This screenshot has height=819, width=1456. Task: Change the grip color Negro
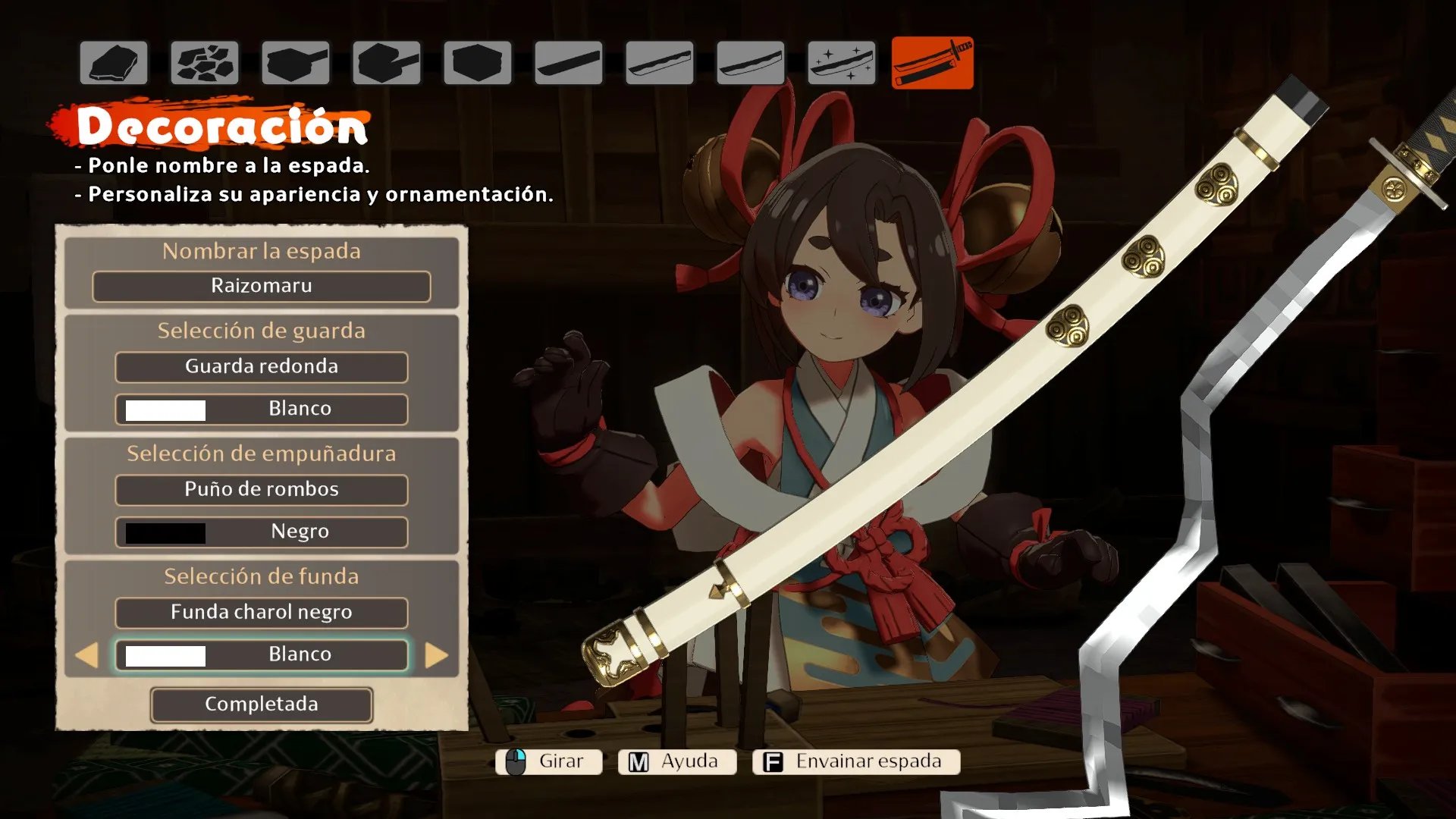point(261,532)
